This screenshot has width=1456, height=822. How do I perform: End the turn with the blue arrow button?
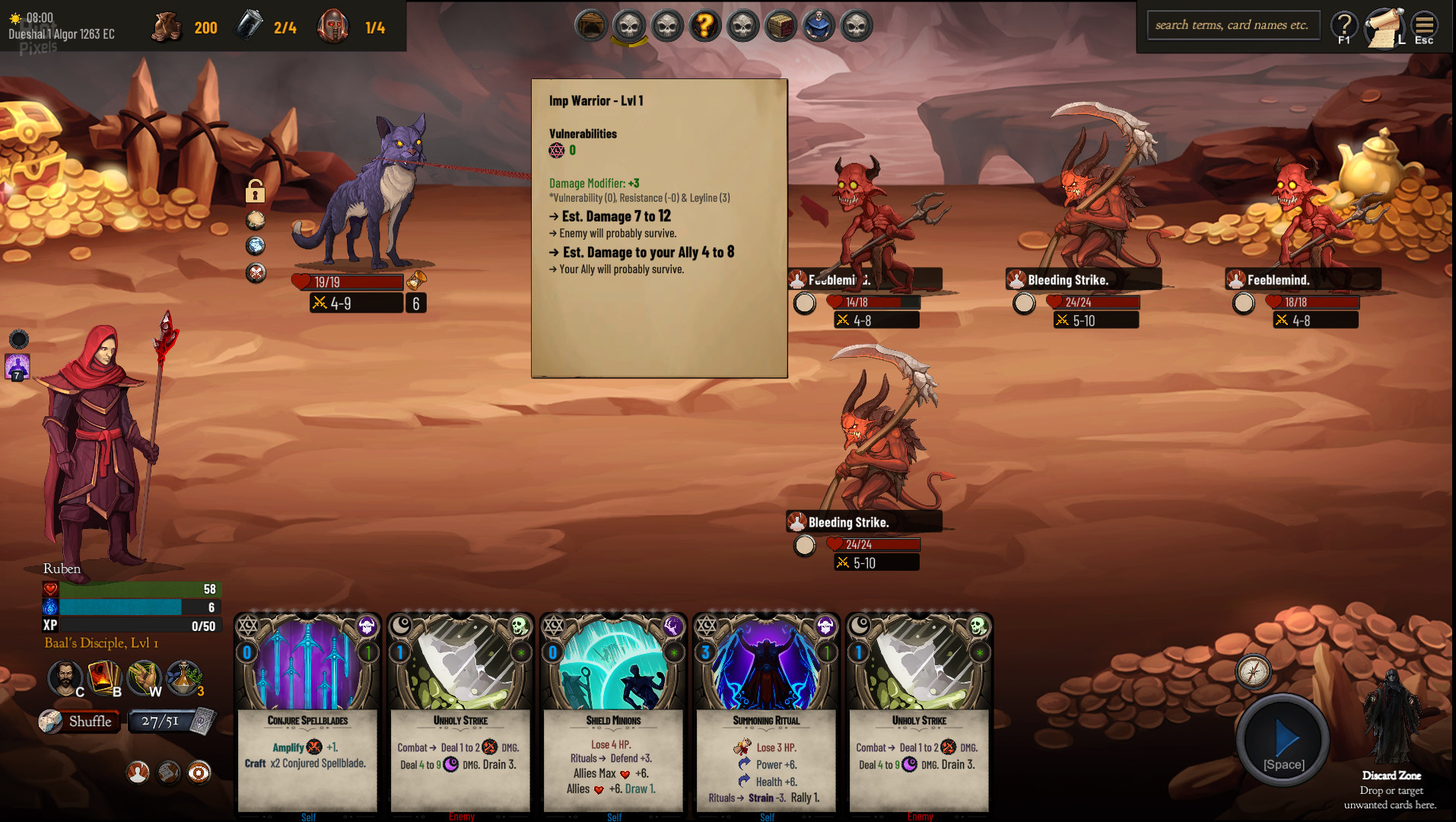click(1283, 740)
